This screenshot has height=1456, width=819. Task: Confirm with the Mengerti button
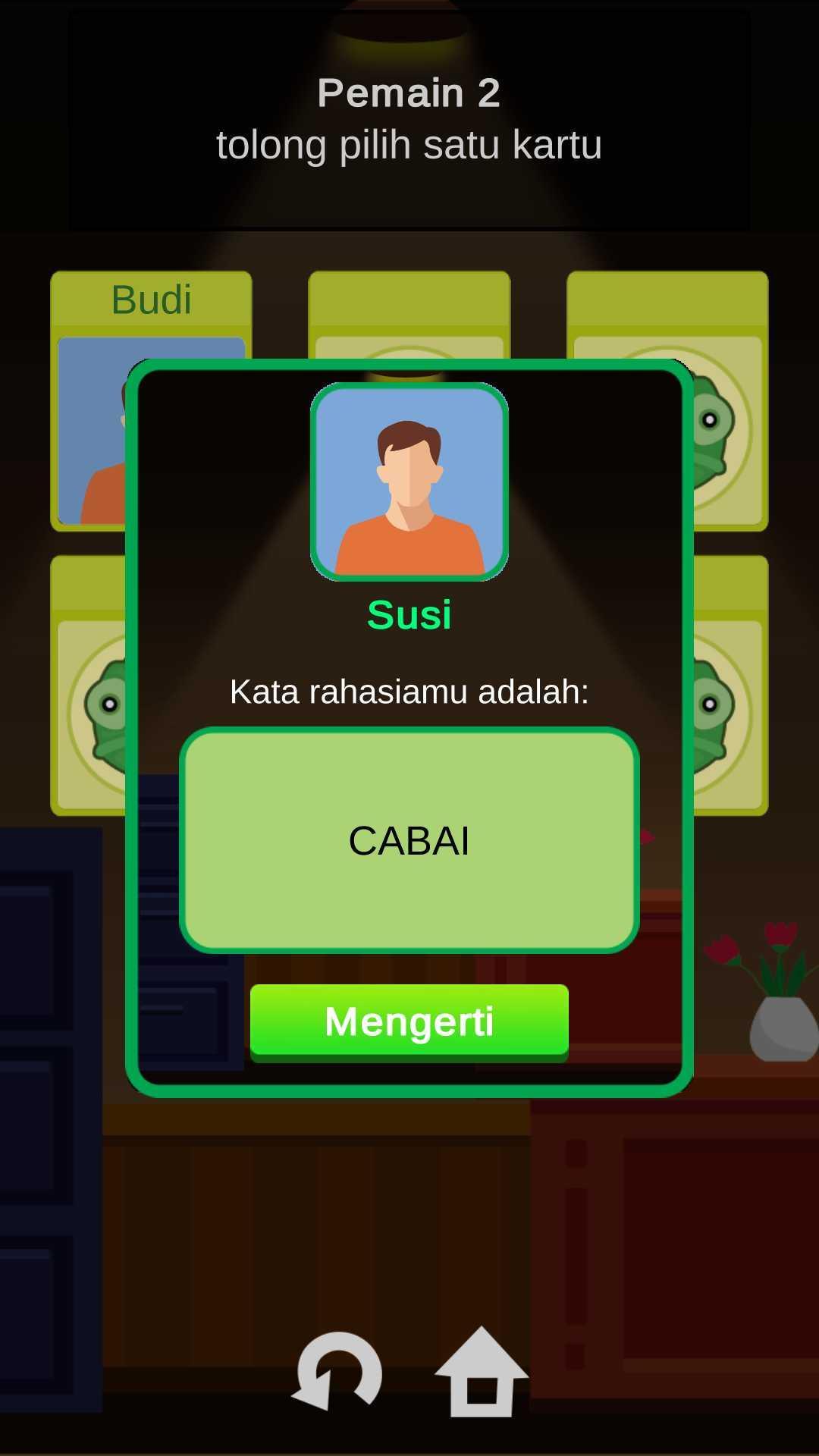coord(409,1021)
